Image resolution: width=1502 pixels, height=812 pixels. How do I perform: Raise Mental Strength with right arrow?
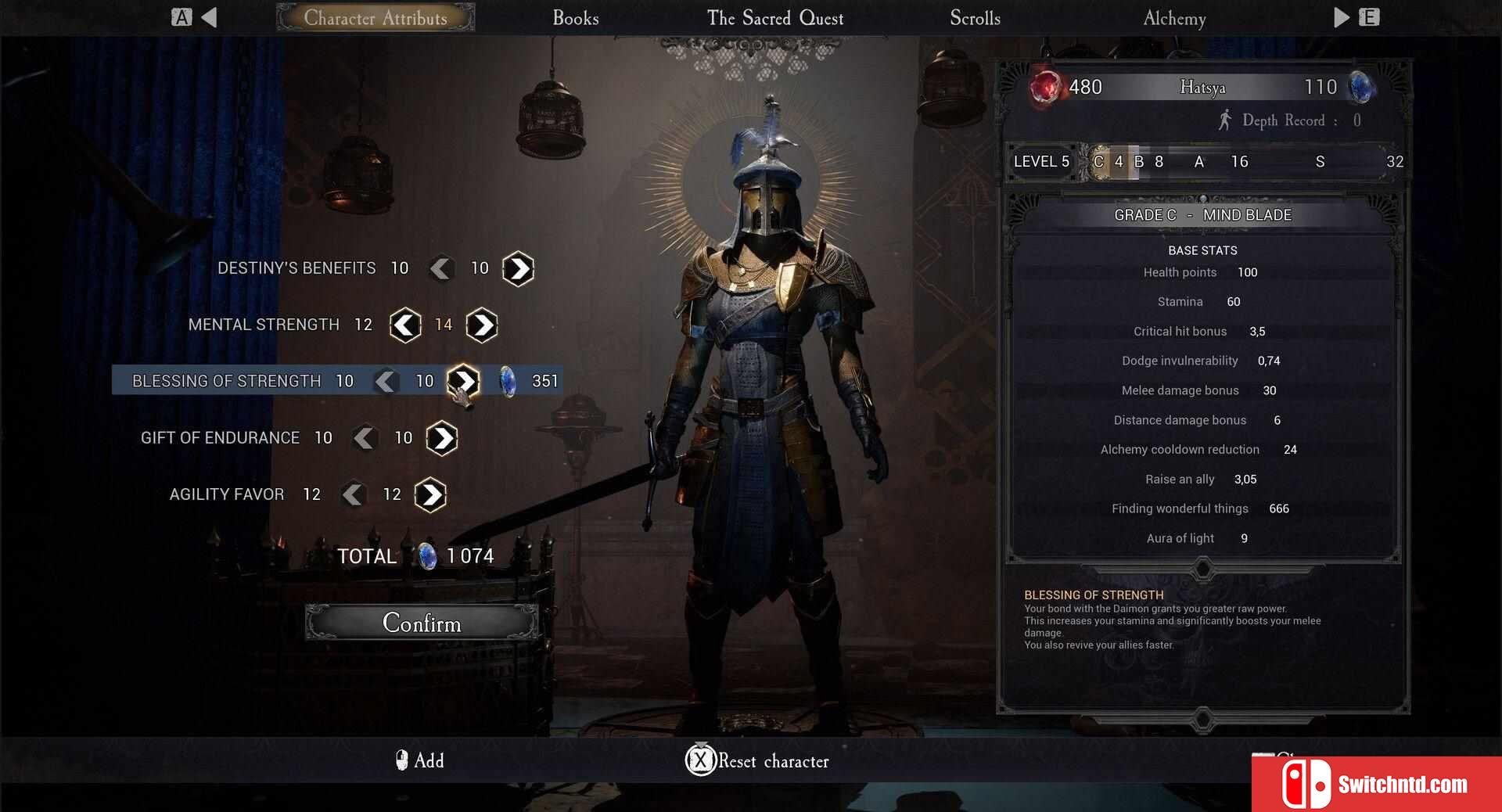[x=481, y=325]
